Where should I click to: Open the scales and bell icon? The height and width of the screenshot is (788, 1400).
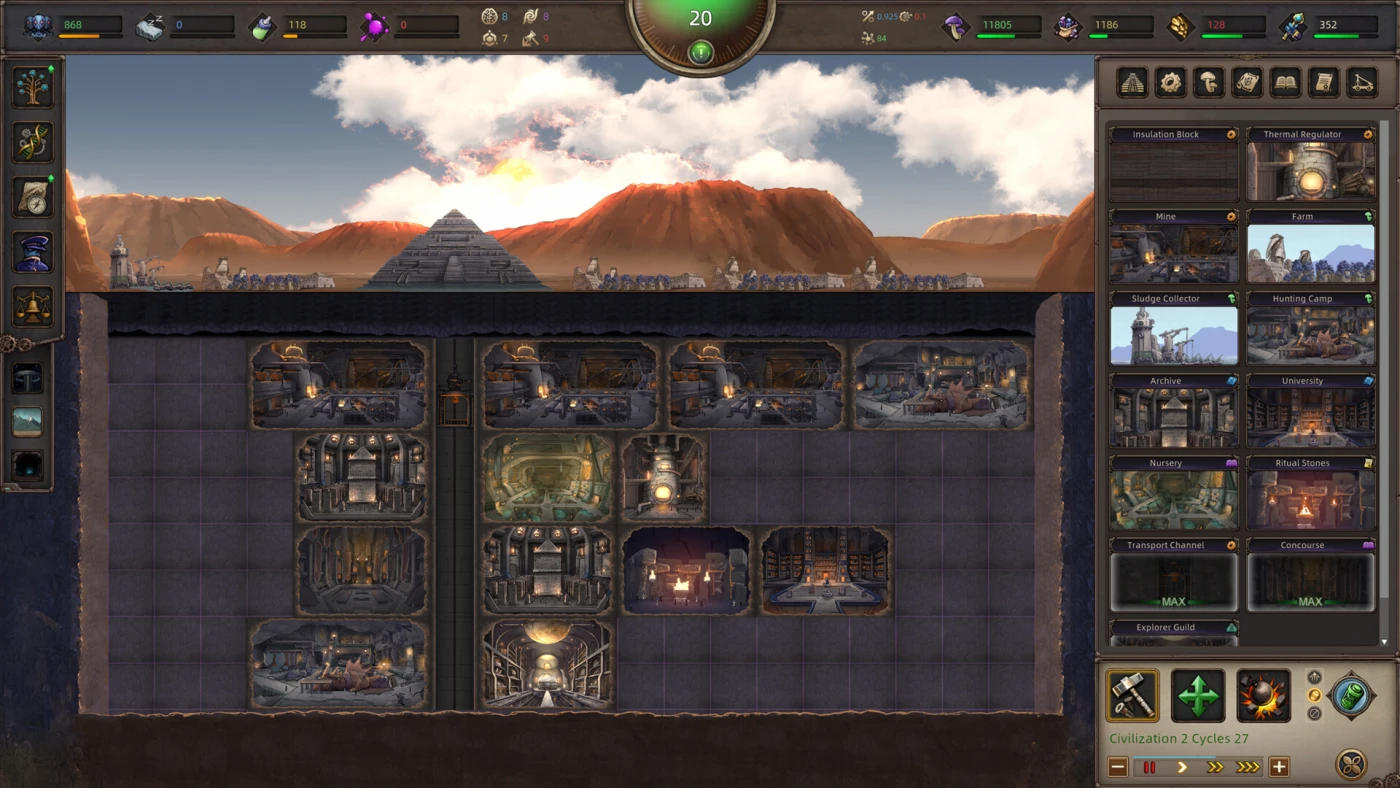[33, 307]
